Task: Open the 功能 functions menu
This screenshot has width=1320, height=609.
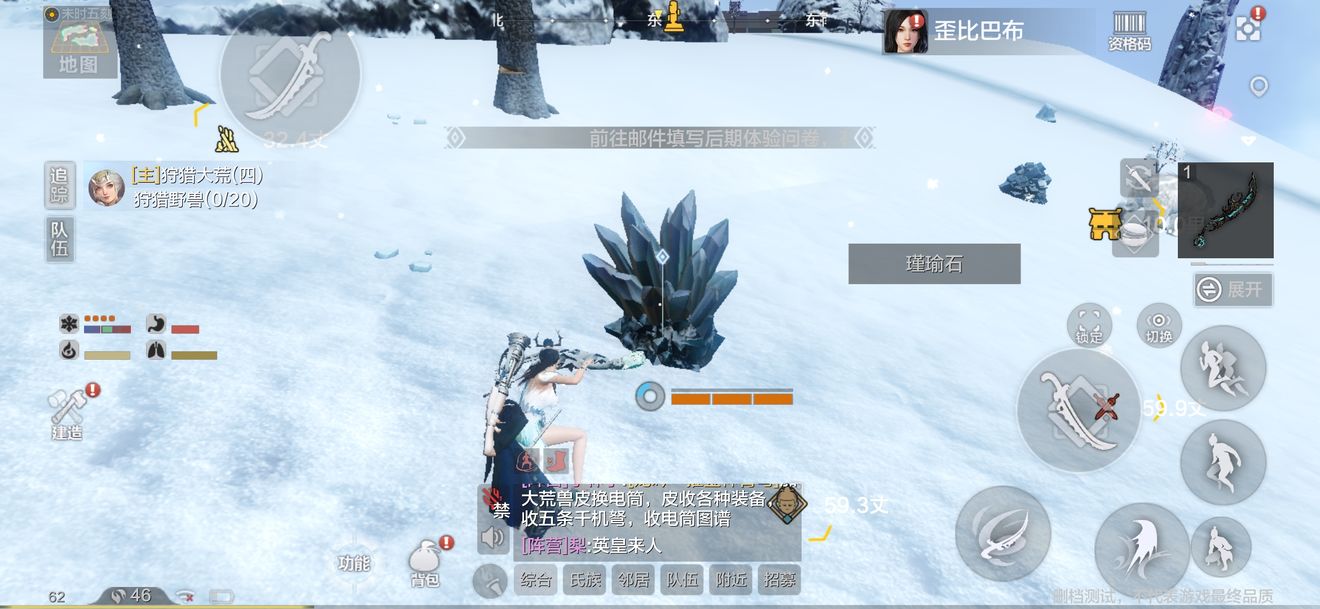Action: (354, 563)
